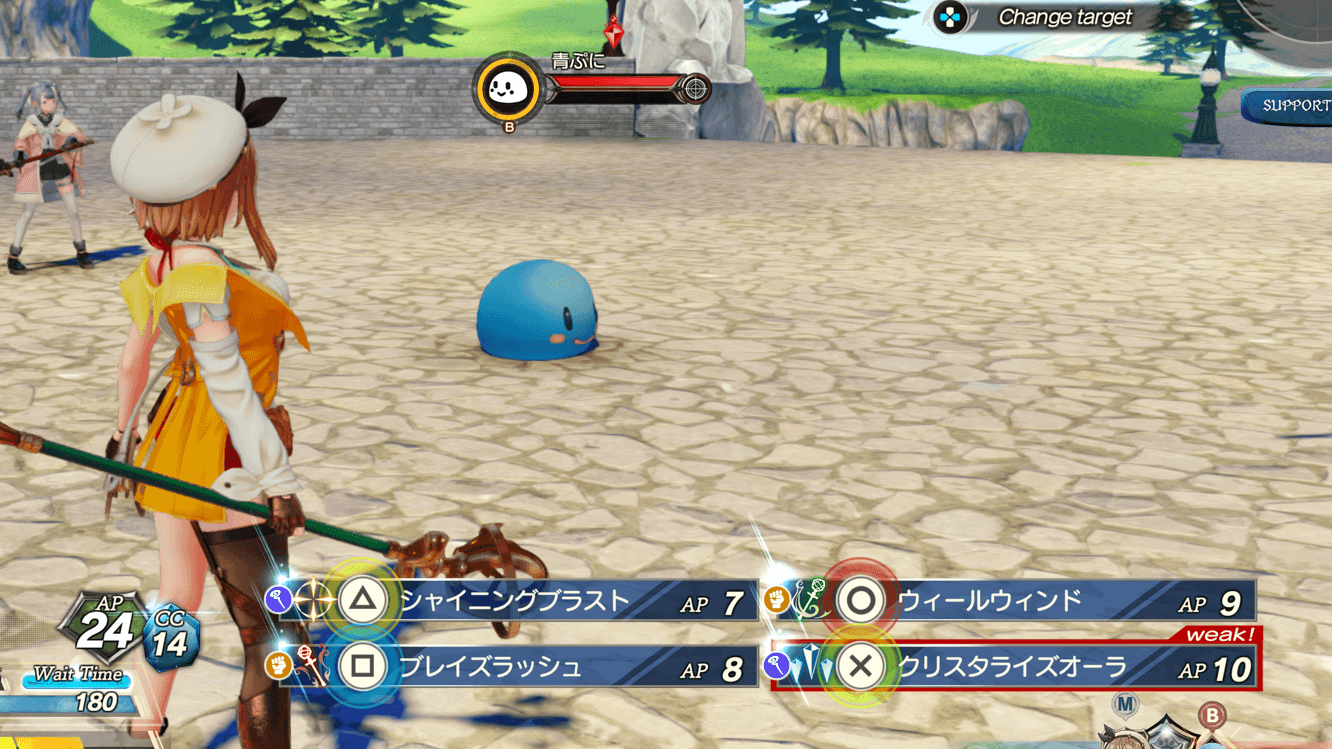
Task: Use the シャイニングブラスト skill
Action: pyautogui.click(x=515, y=601)
